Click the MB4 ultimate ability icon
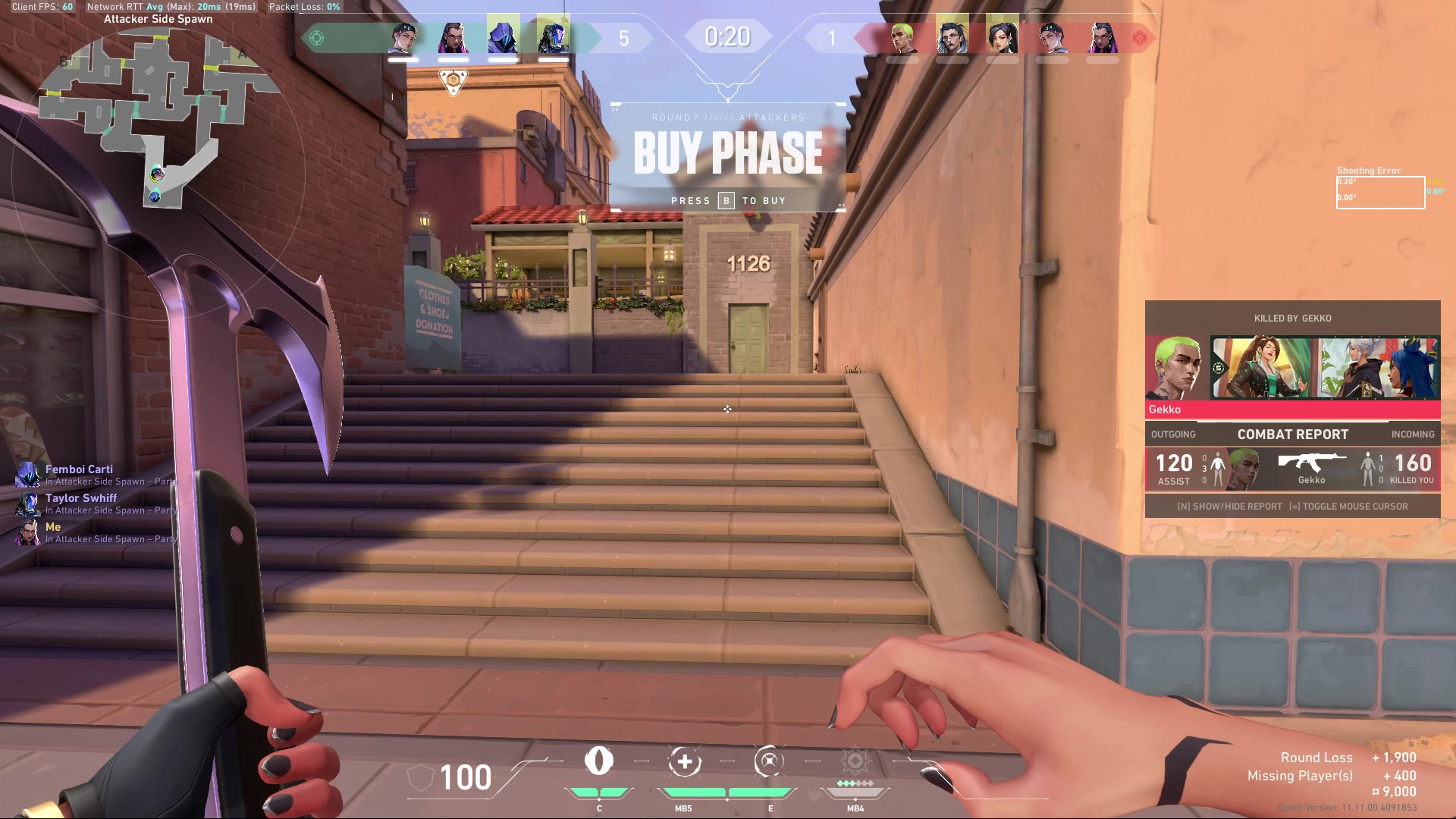 [855, 762]
